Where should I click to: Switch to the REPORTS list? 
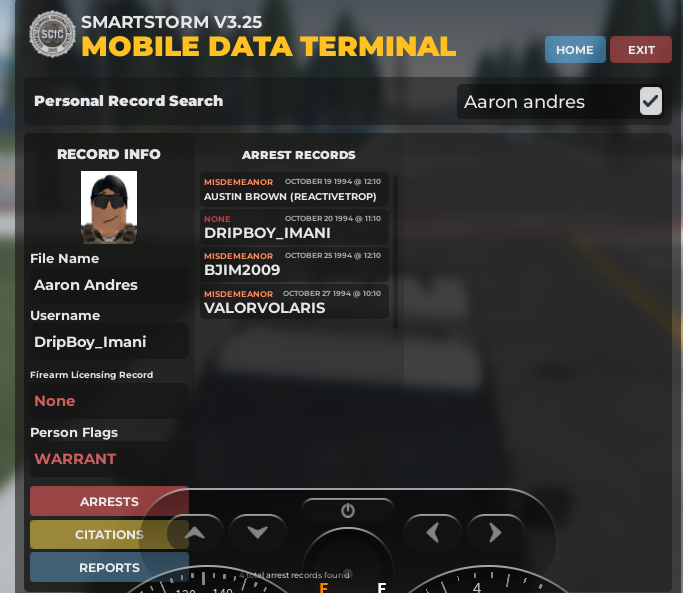(x=109, y=567)
